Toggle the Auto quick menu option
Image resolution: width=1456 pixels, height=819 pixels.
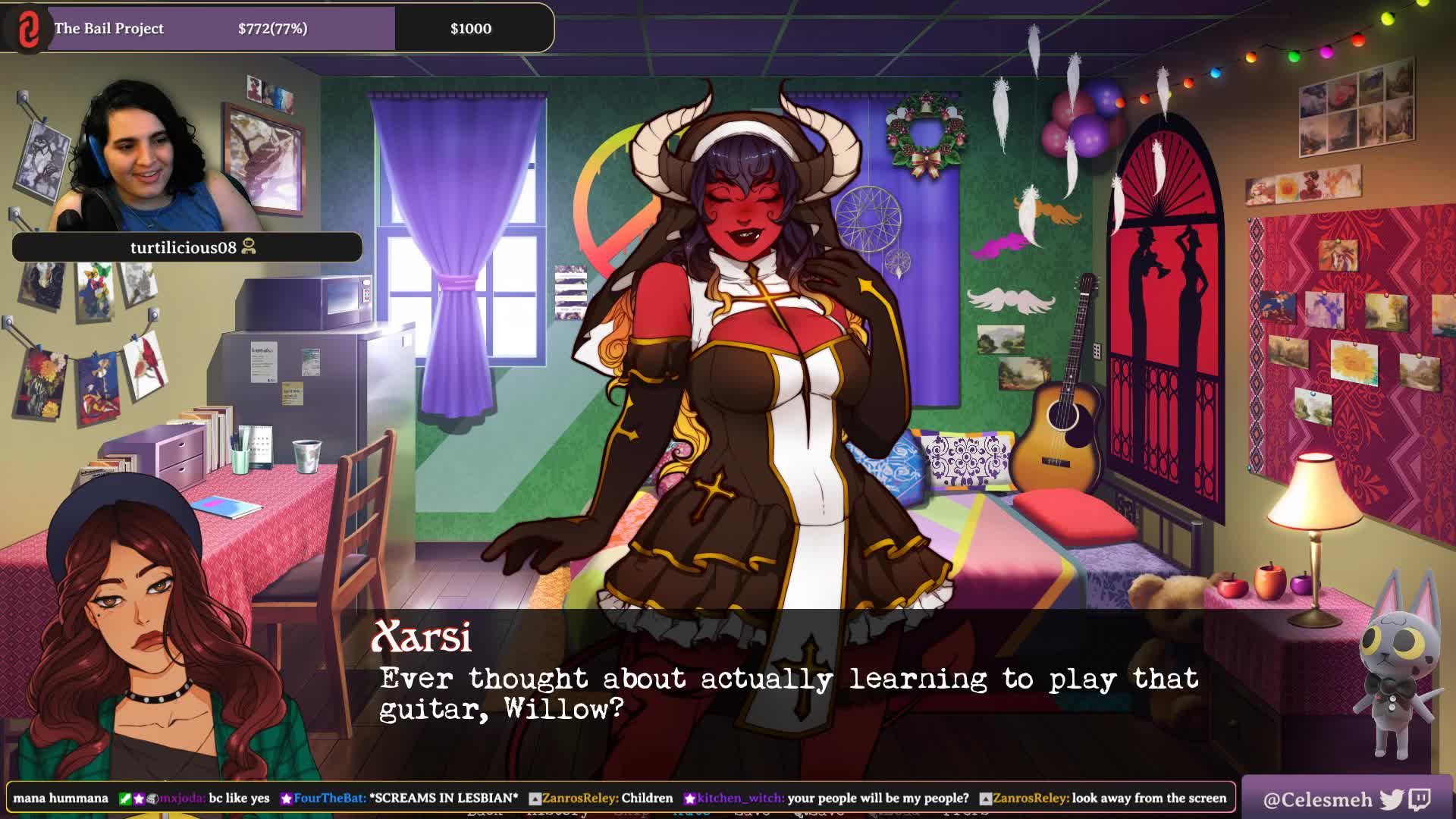tap(691, 813)
